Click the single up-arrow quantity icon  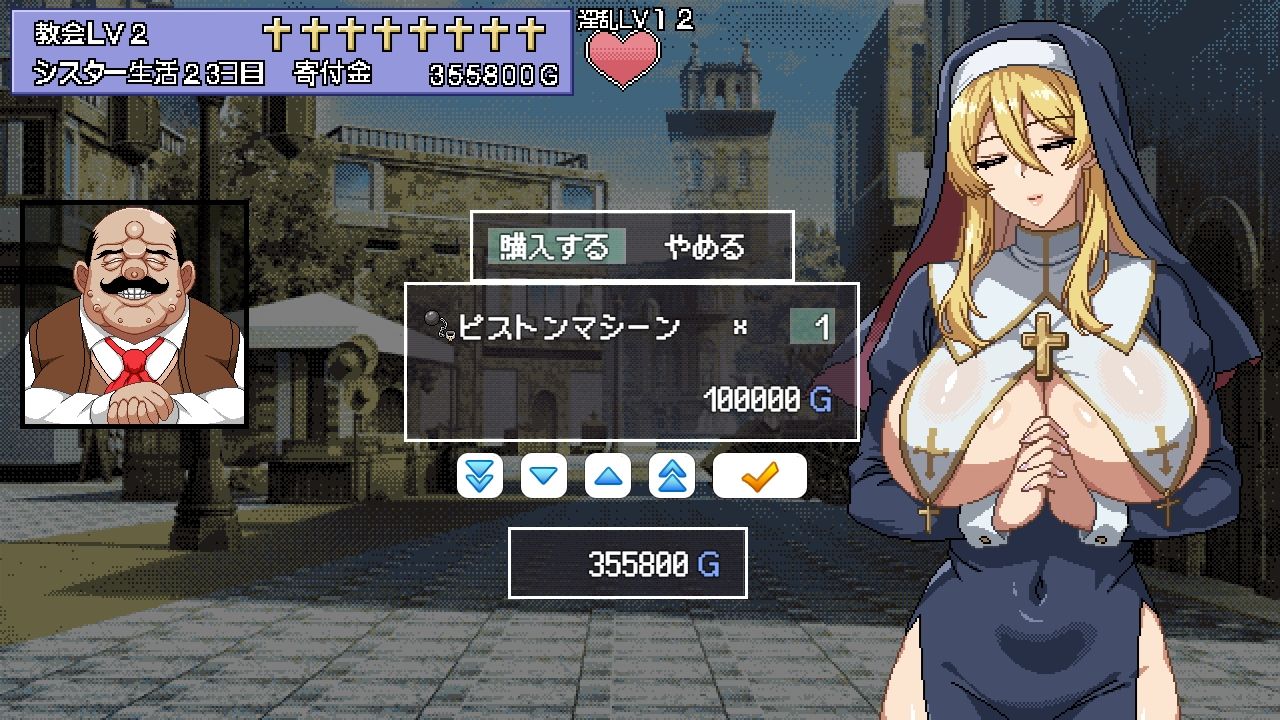(x=607, y=475)
